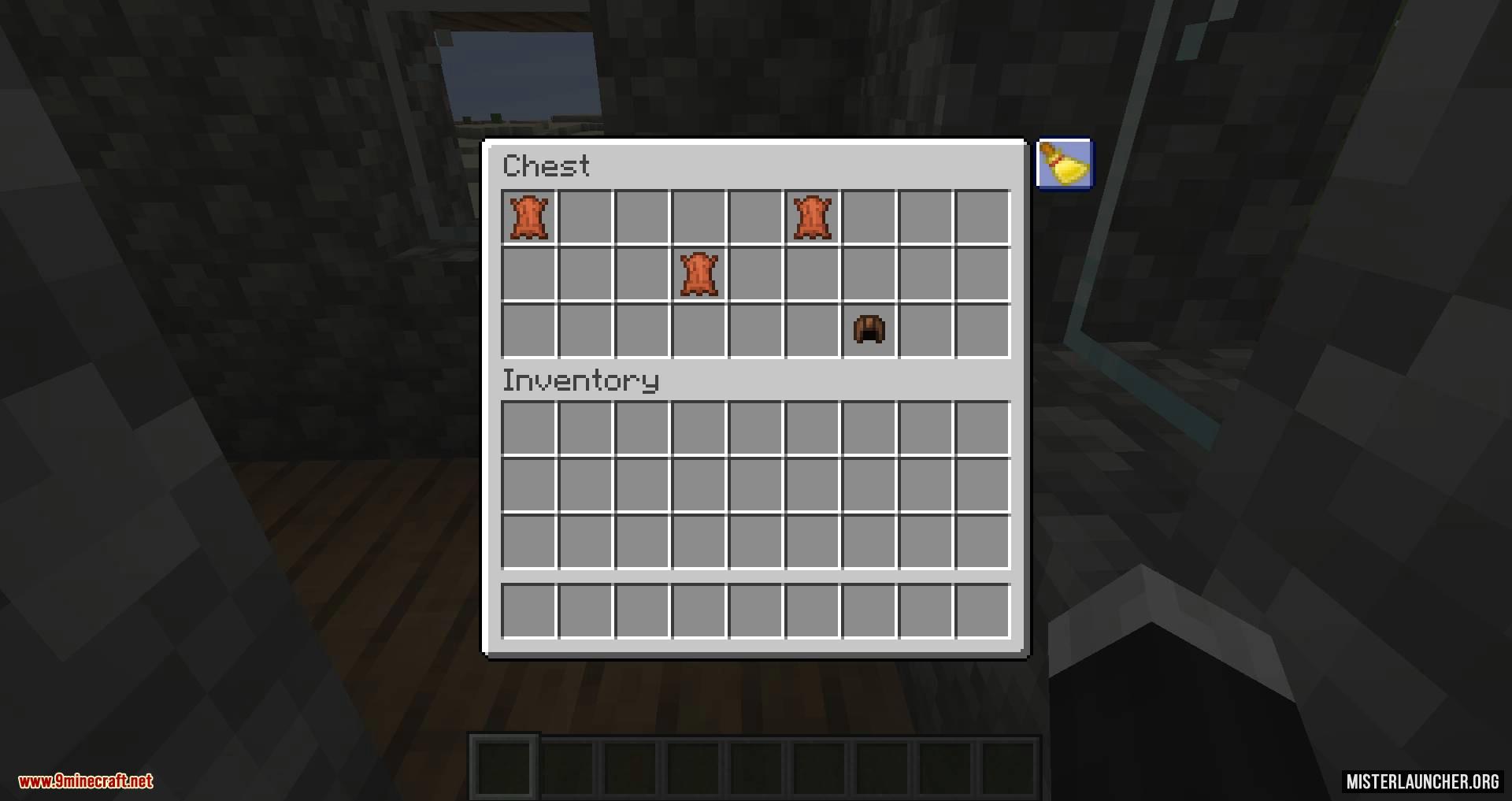Click the broom sort button beside the chest
Image resolution: width=1512 pixels, height=801 pixels.
(x=1065, y=164)
